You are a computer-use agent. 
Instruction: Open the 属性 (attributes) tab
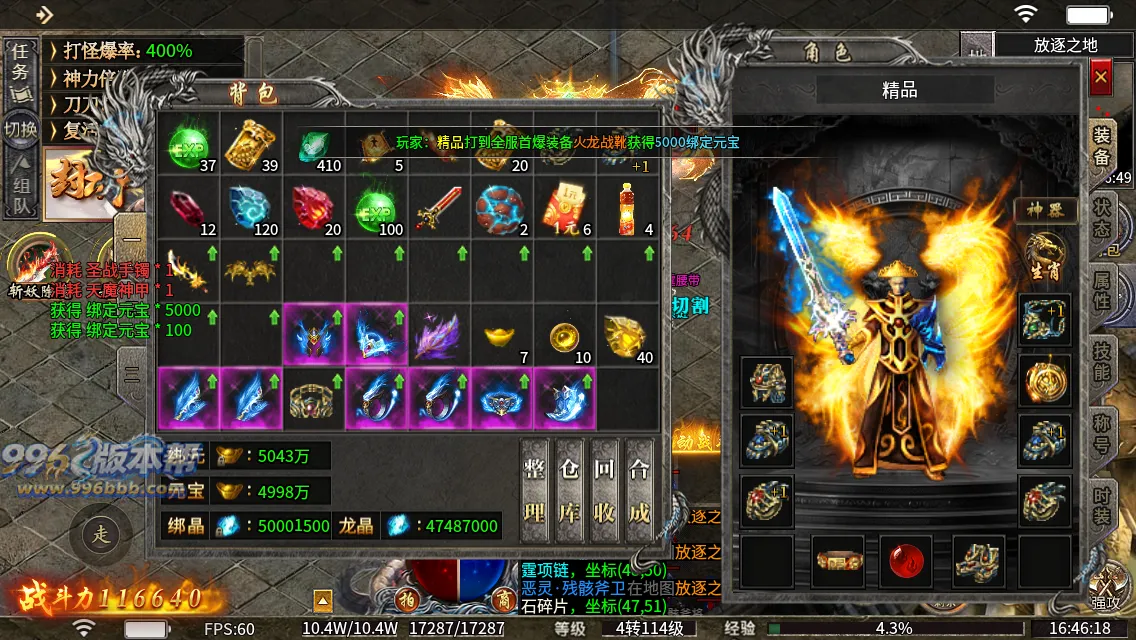(1102, 288)
